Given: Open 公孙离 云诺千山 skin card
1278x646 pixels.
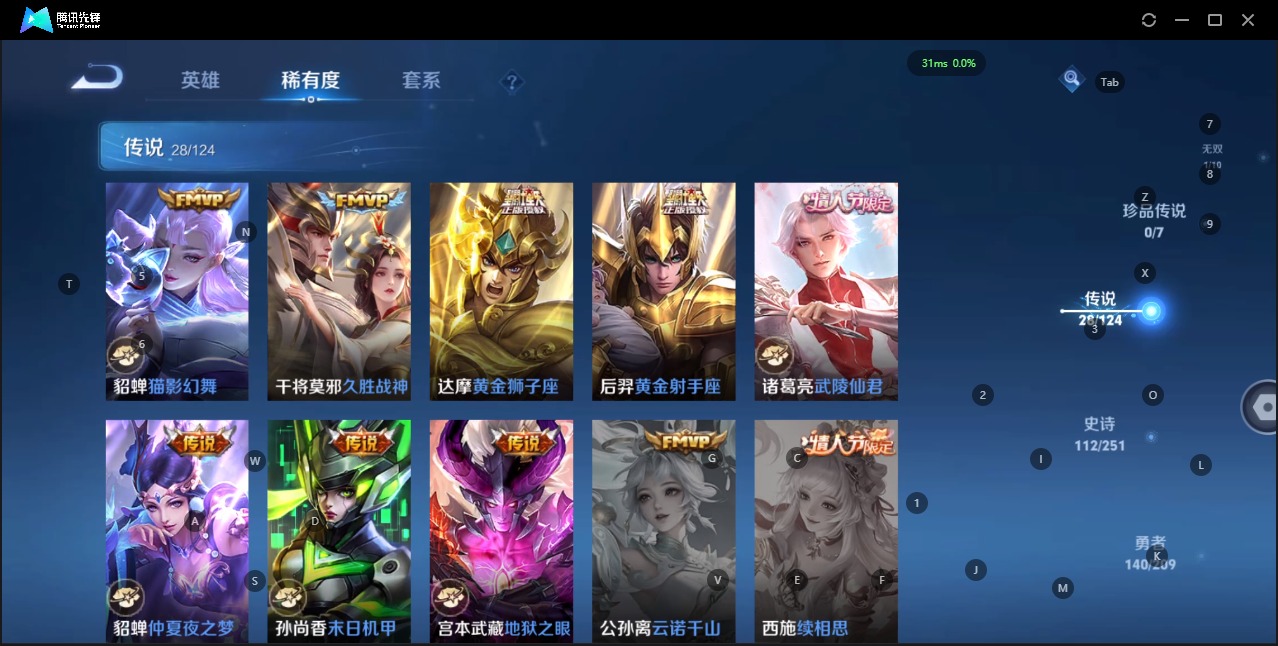Looking at the screenshot, I should click(663, 530).
